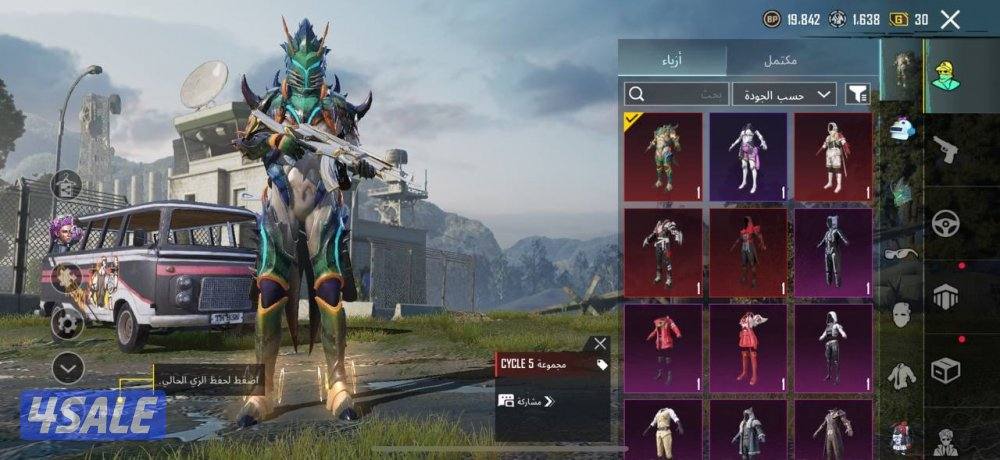This screenshot has width=1000, height=460.
Task: Open the steering wheel vehicles category
Action: [945, 223]
